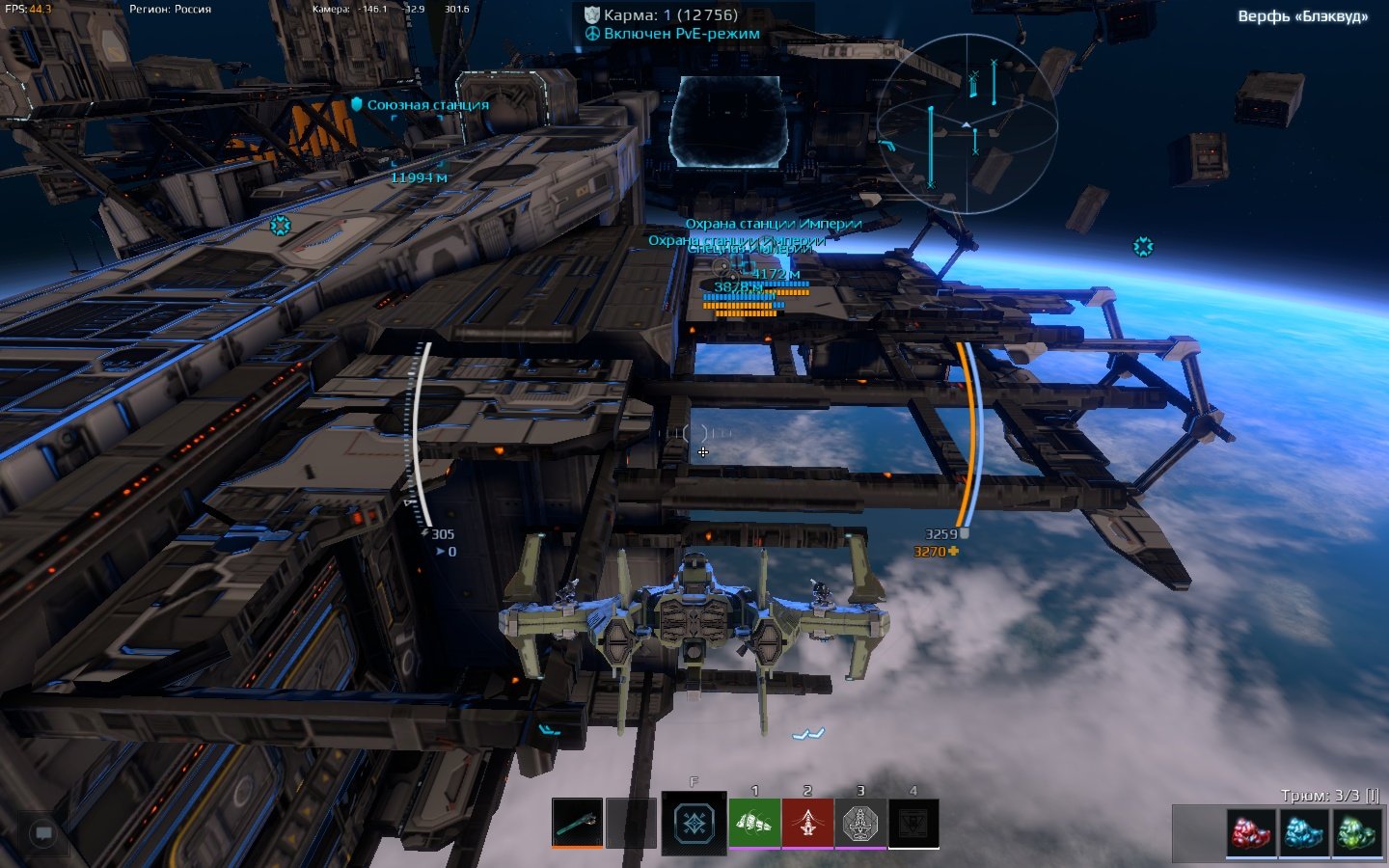Pick the blue crystal ore cargo slot
Viewport: 1389px width, 868px height.
[x=1304, y=832]
